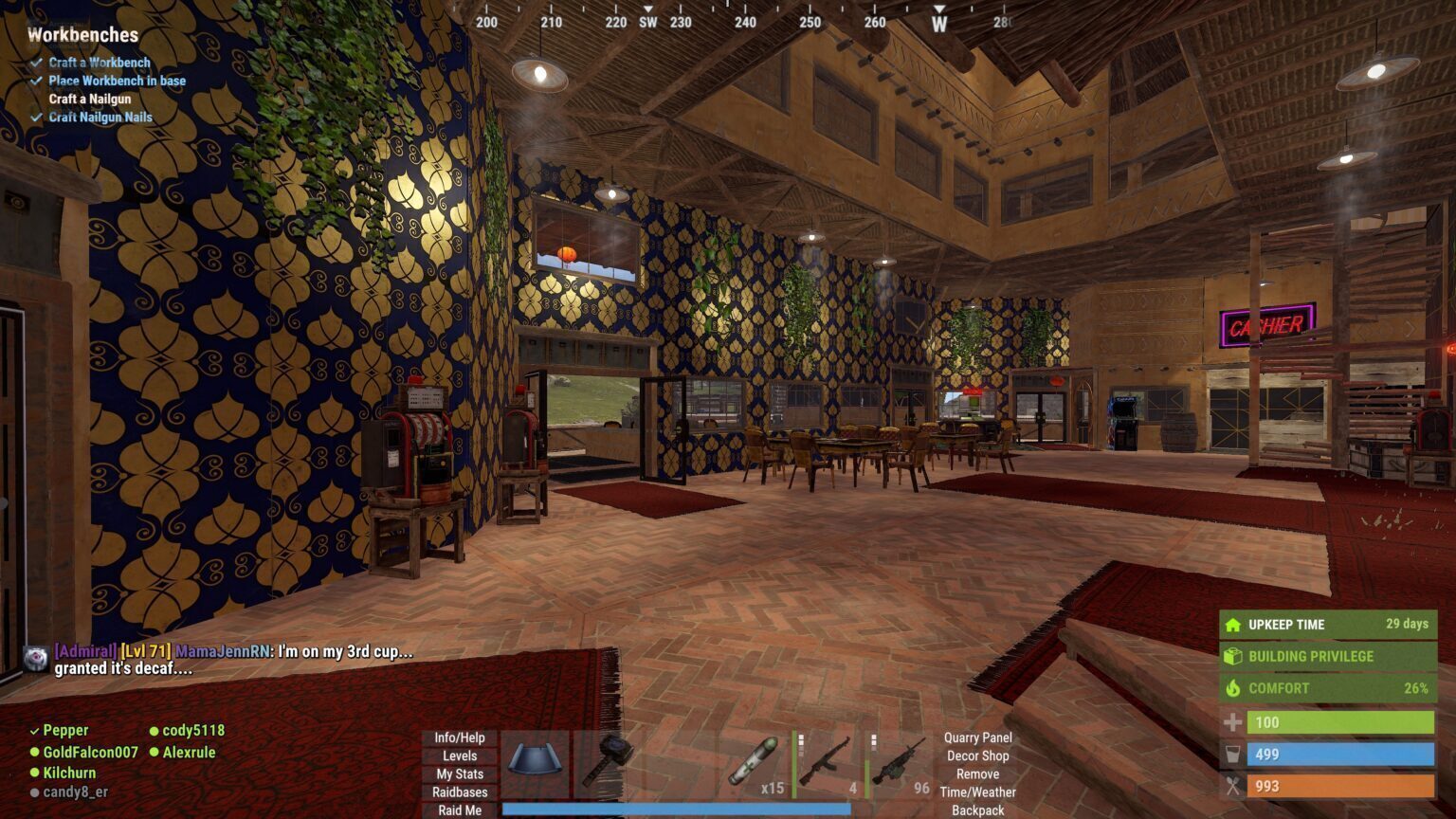Equip the assault rifle with 4 ammo
This screenshot has height=819, width=1456.
(x=827, y=763)
